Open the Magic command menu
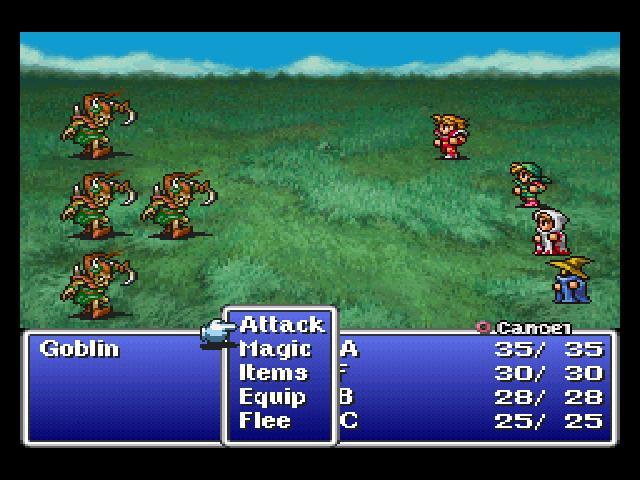The height and width of the screenshot is (480, 640). (275, 349)
